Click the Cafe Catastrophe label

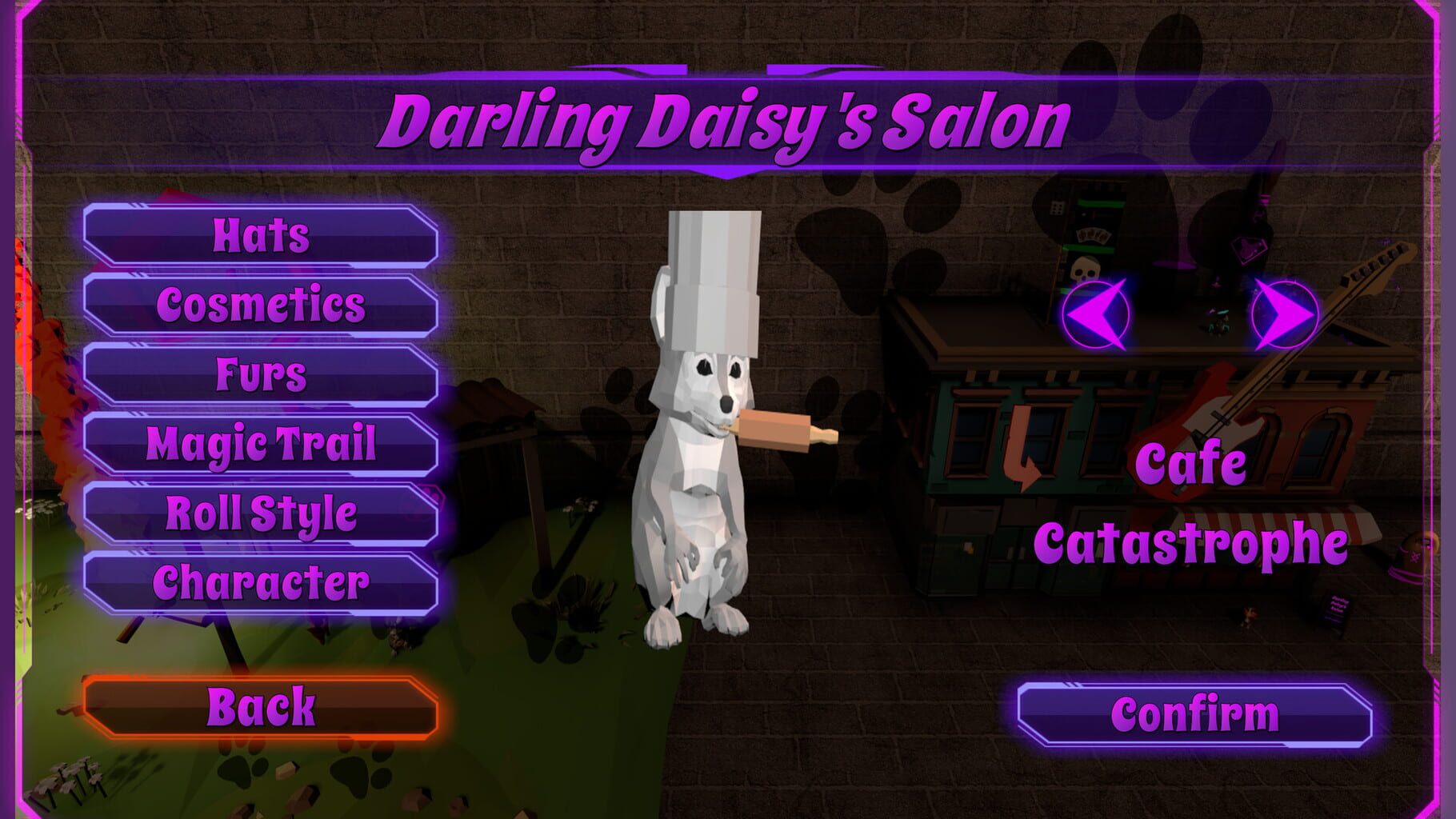click(1192, 504)
